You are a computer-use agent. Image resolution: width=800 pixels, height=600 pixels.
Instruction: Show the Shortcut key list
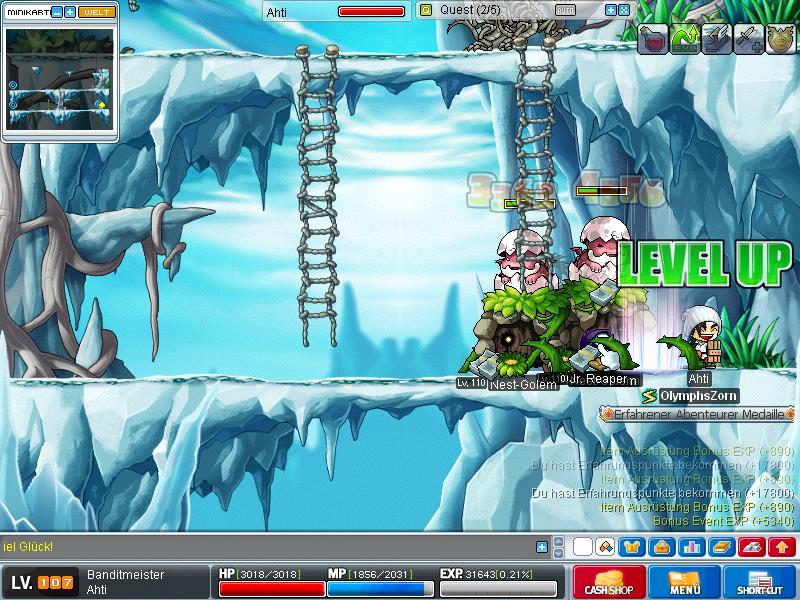click(x=761, y=582)
